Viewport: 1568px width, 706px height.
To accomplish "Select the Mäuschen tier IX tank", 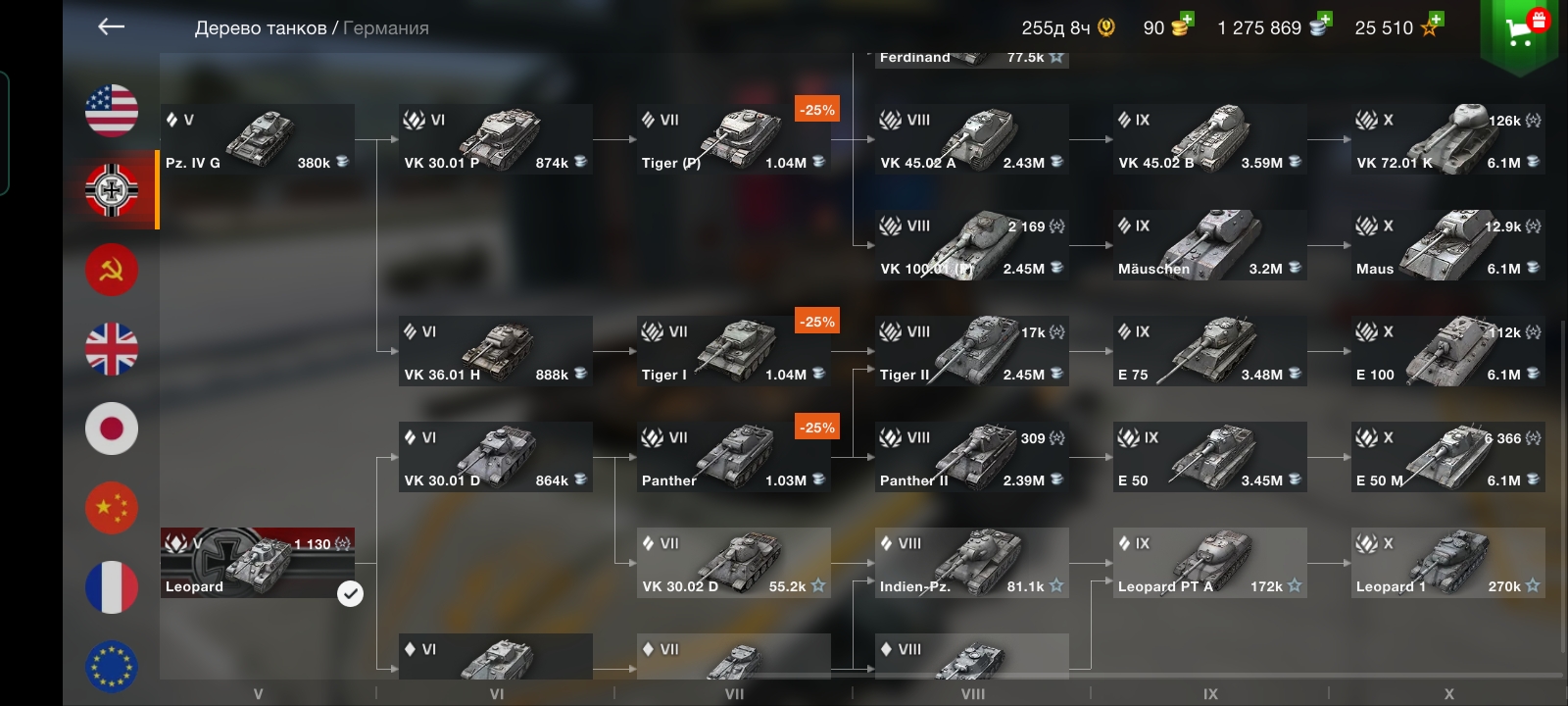I will [1209, 245].
